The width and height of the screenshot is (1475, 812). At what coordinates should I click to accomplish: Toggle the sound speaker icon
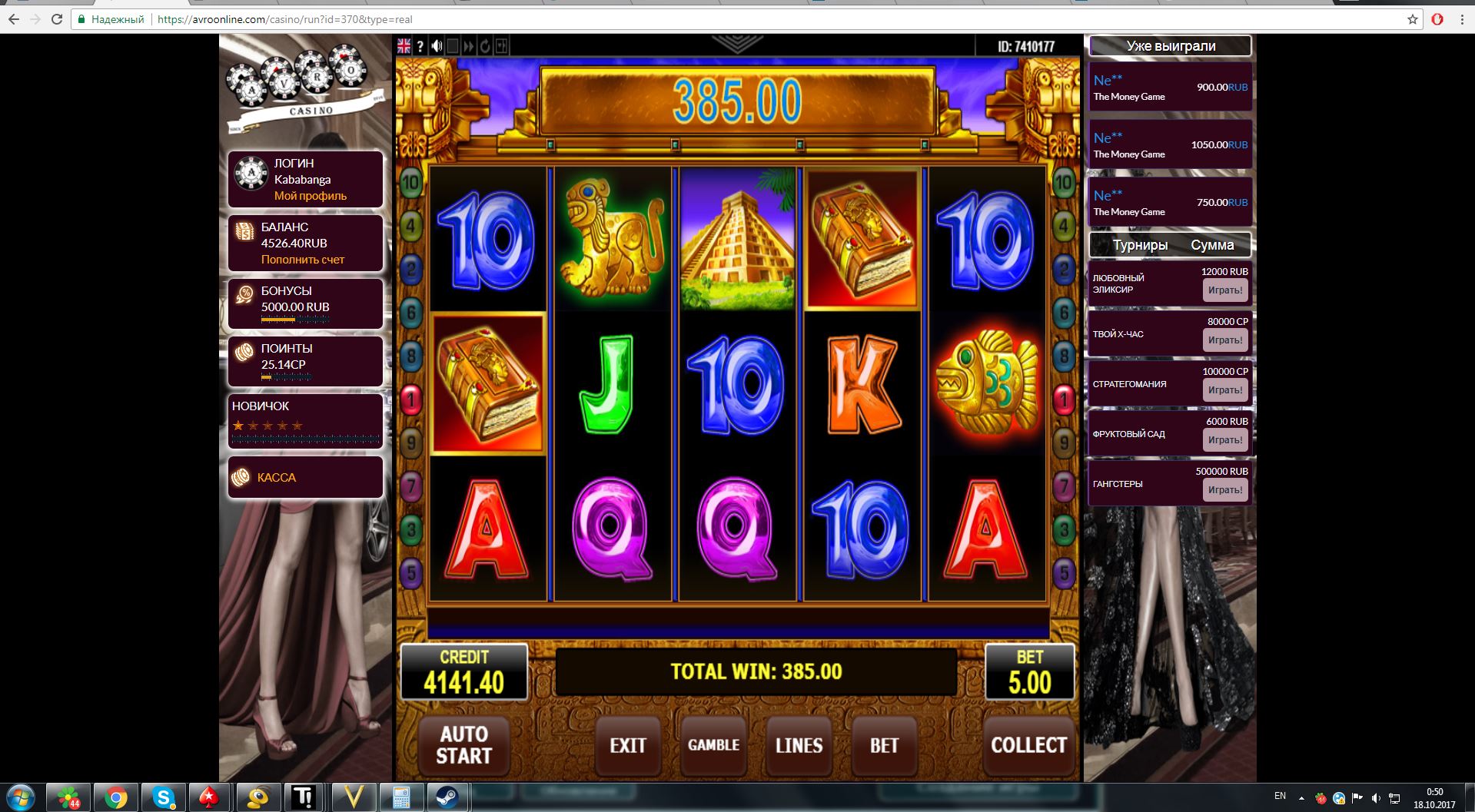(x=437, y=46)
